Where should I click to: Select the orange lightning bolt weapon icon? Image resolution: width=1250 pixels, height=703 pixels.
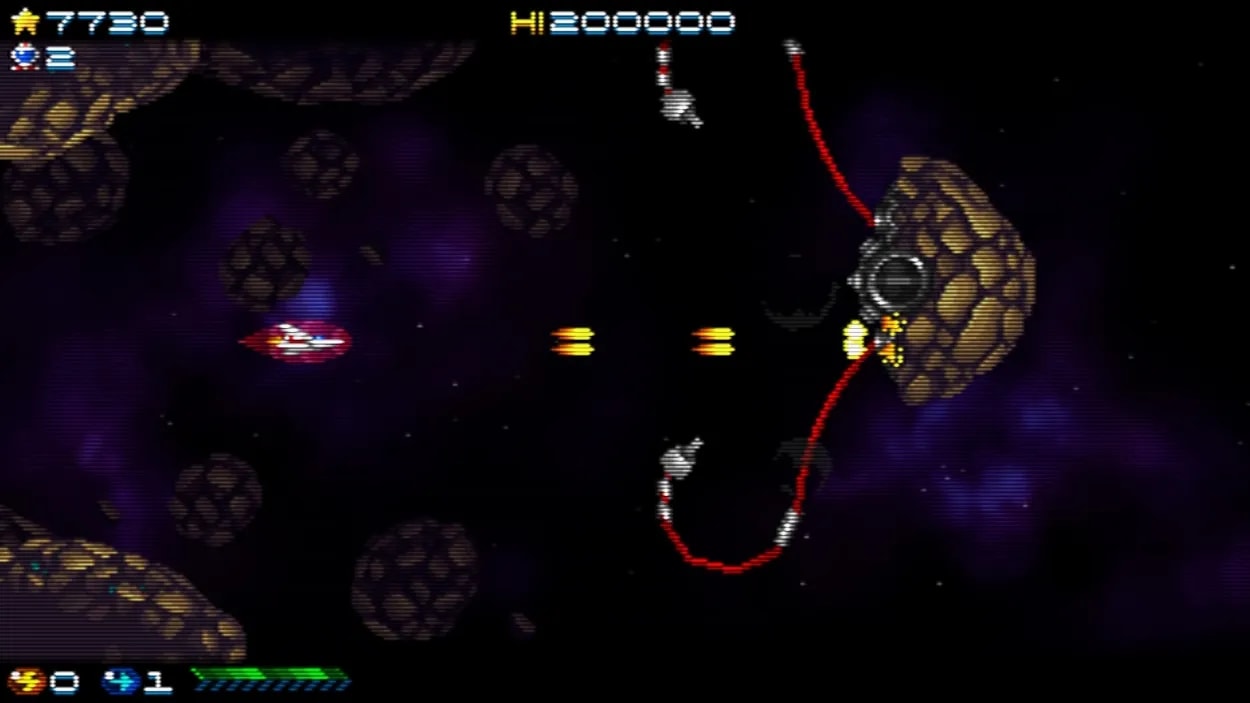click(x=26, y=682)
